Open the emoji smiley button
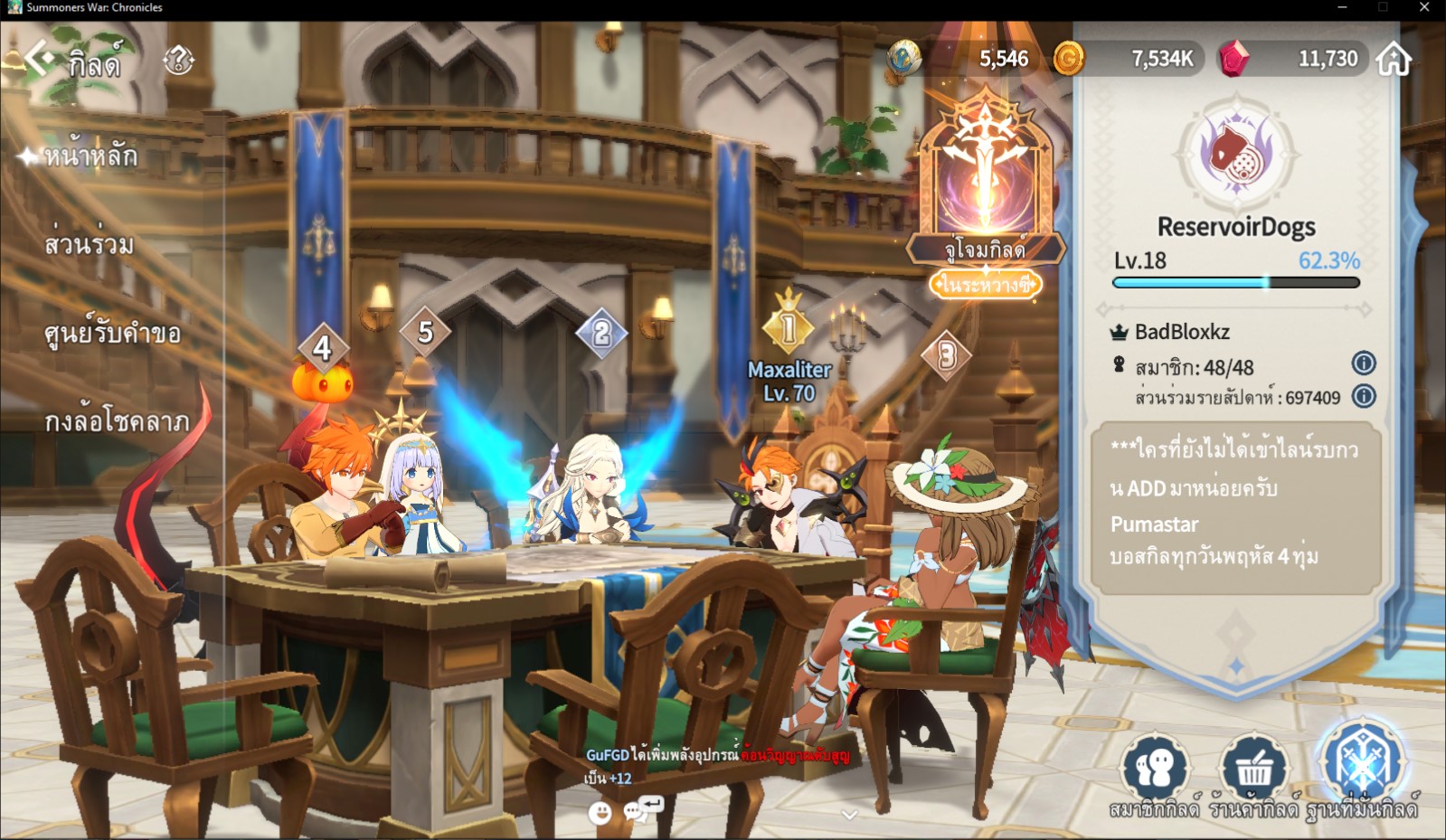The image size is (1446, 840). pos(600,813)
